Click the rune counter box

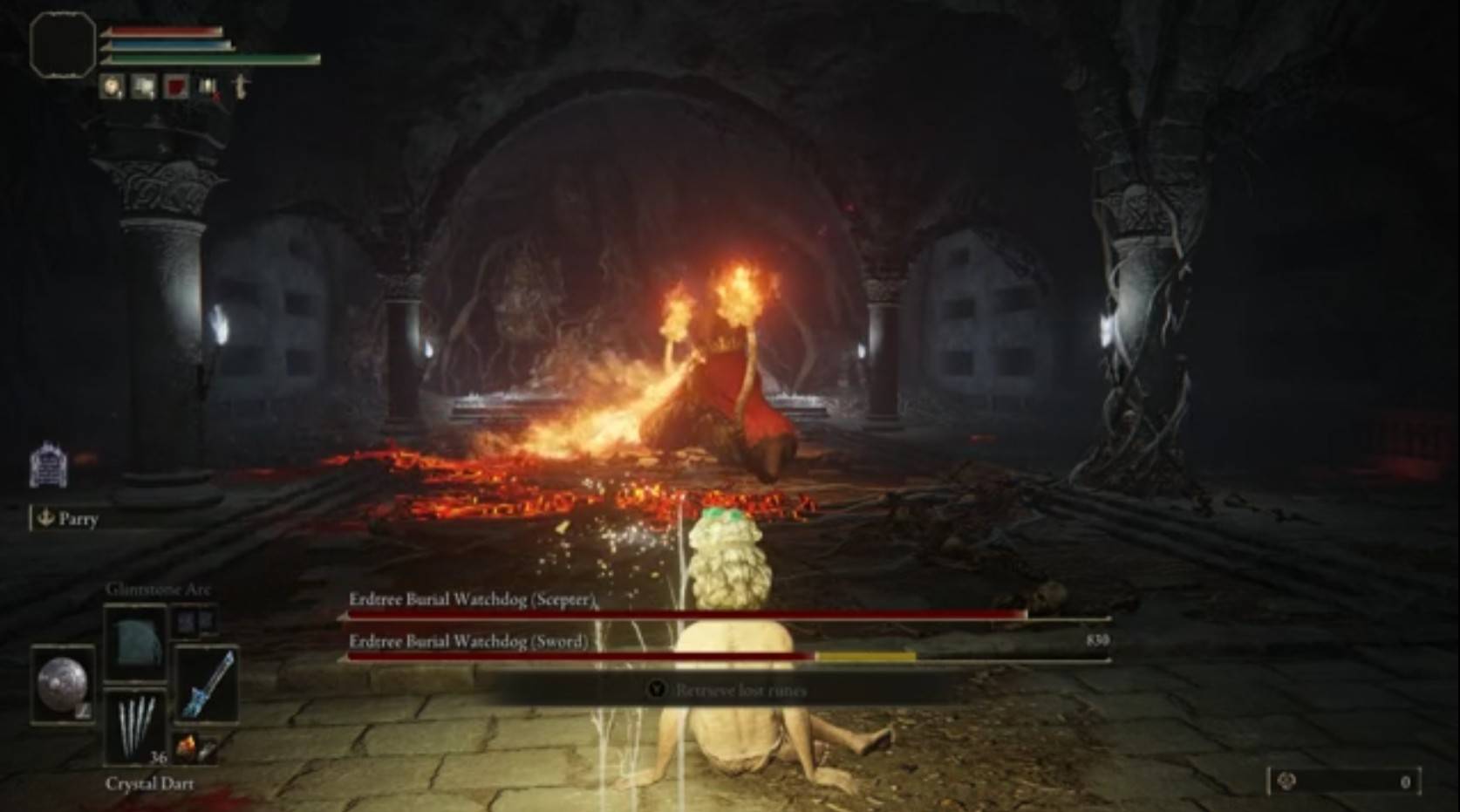coord(1344,781)
